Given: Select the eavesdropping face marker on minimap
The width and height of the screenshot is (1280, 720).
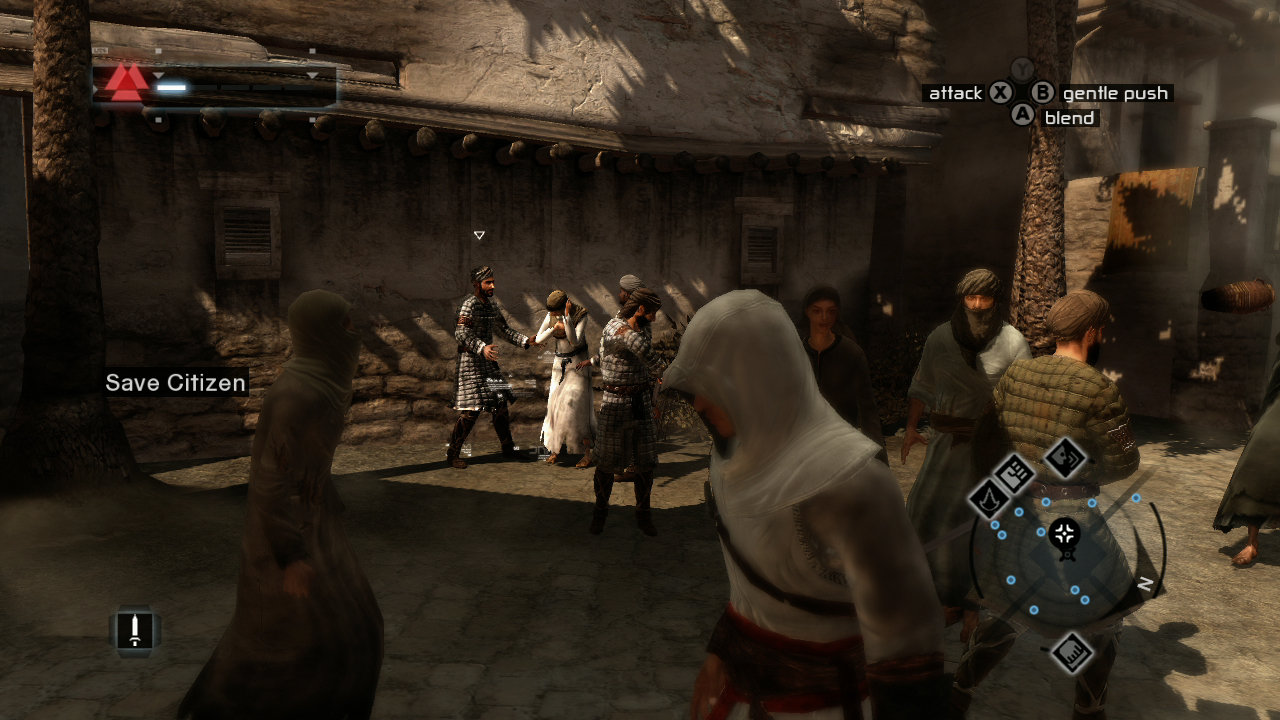Looking at the screenshot, I should click(1065, 457).
